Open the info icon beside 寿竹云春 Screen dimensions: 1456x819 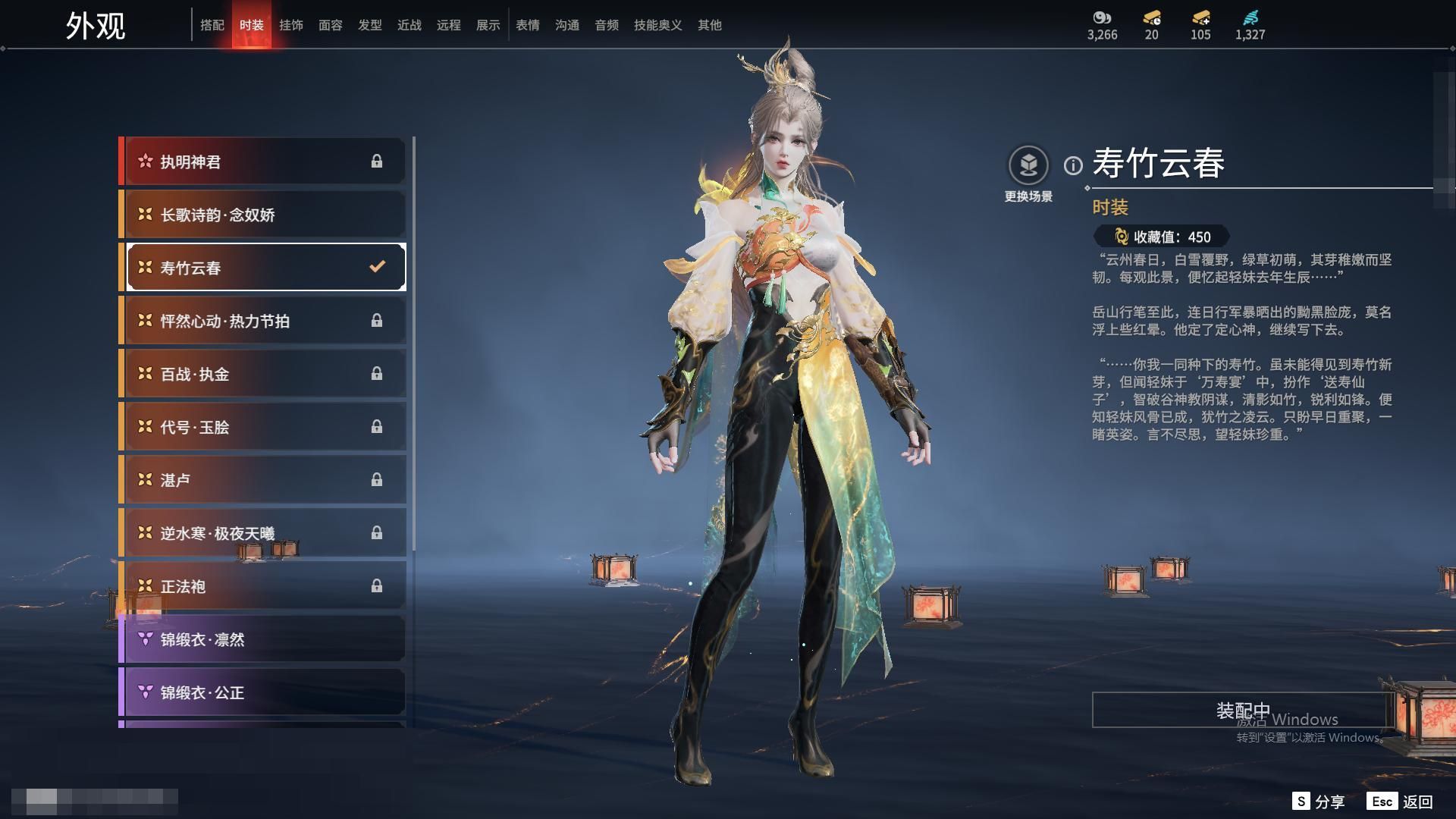click(x=1073, y=165)
